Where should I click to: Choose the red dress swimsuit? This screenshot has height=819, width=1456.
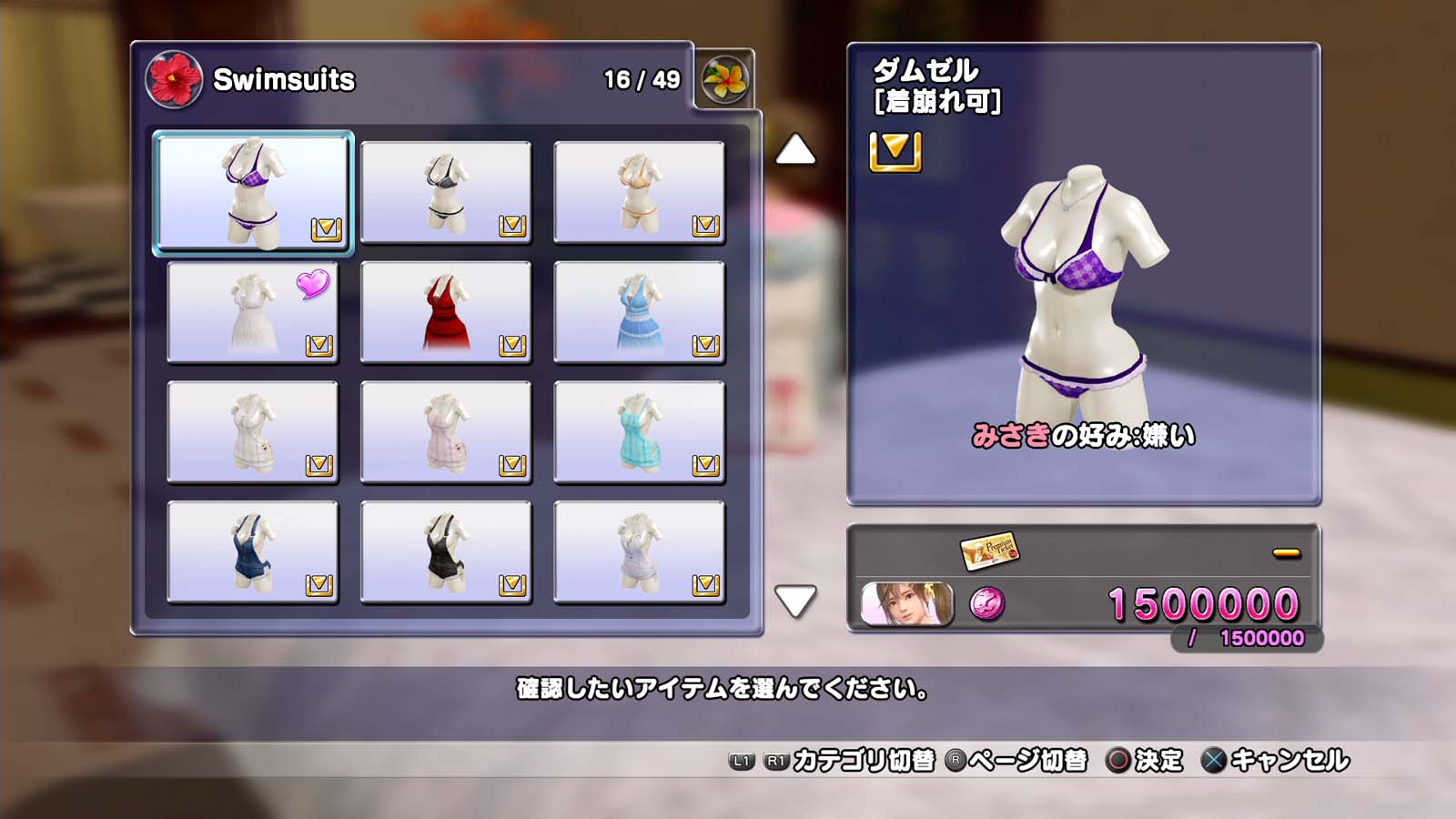[446, 312]
